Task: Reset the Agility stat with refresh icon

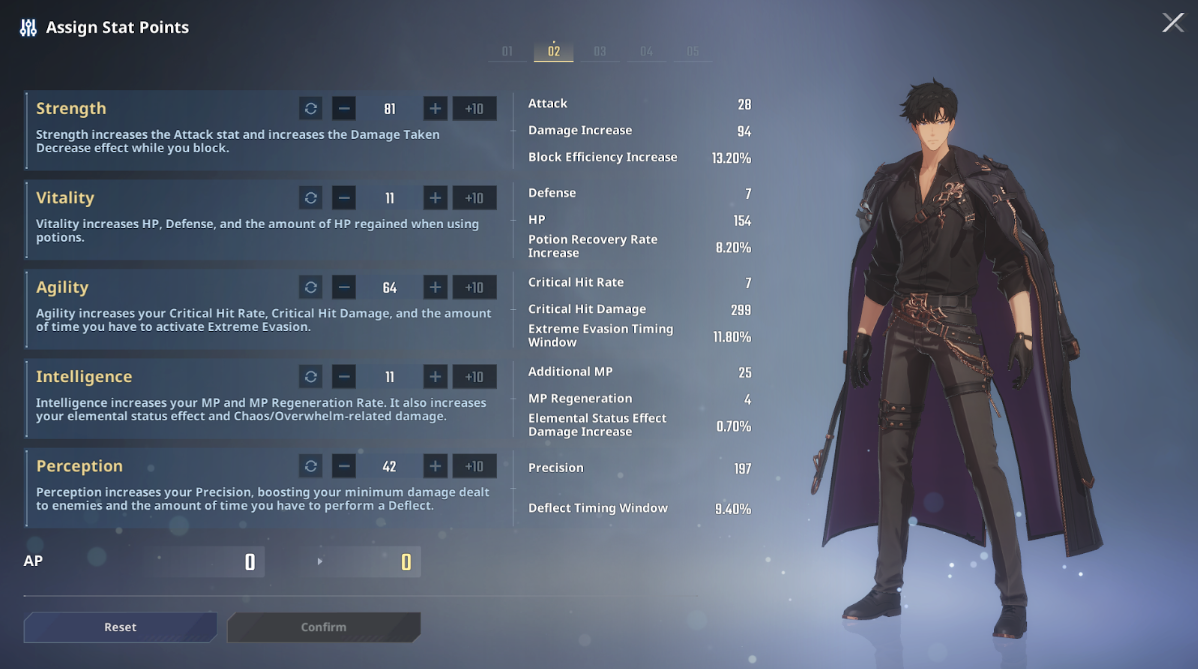Action: pos(311,288)
